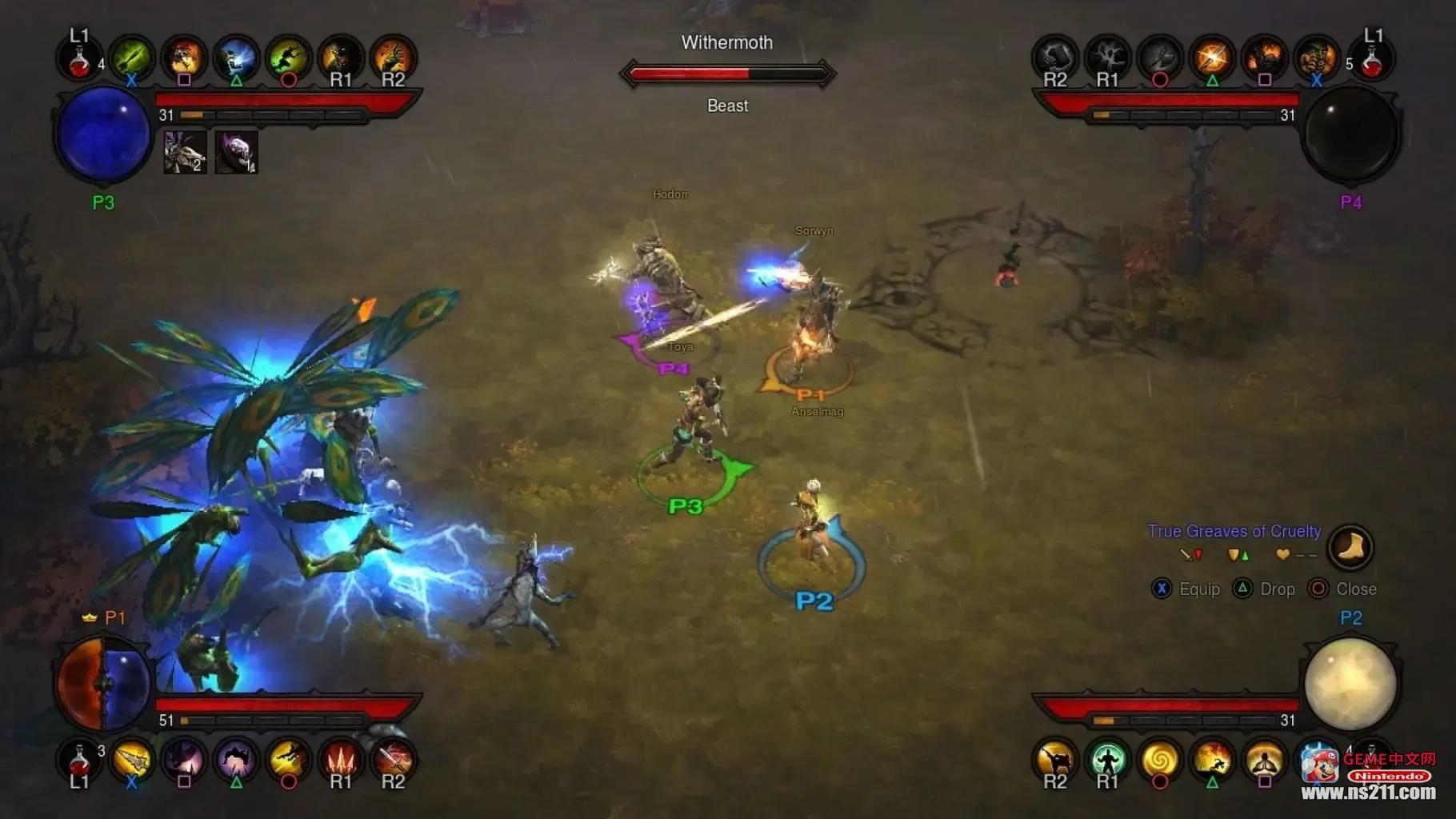Select P2's green glowing figure skill
The width and height of the screenshot is (1456, 819).
[1107, 760]
